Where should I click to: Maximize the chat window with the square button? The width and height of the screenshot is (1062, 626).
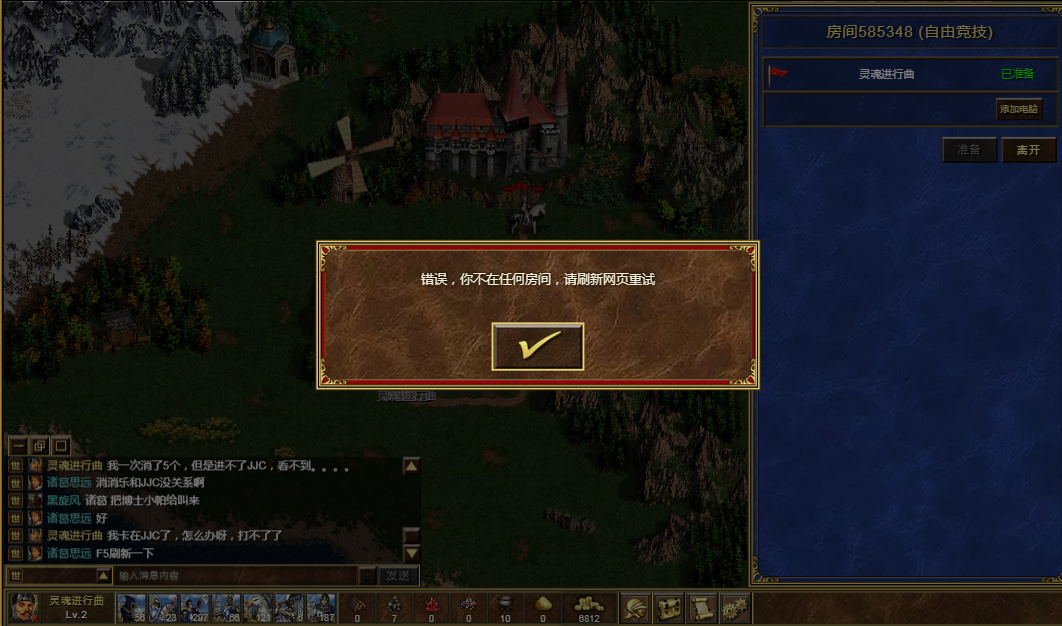tap(61, 445)
